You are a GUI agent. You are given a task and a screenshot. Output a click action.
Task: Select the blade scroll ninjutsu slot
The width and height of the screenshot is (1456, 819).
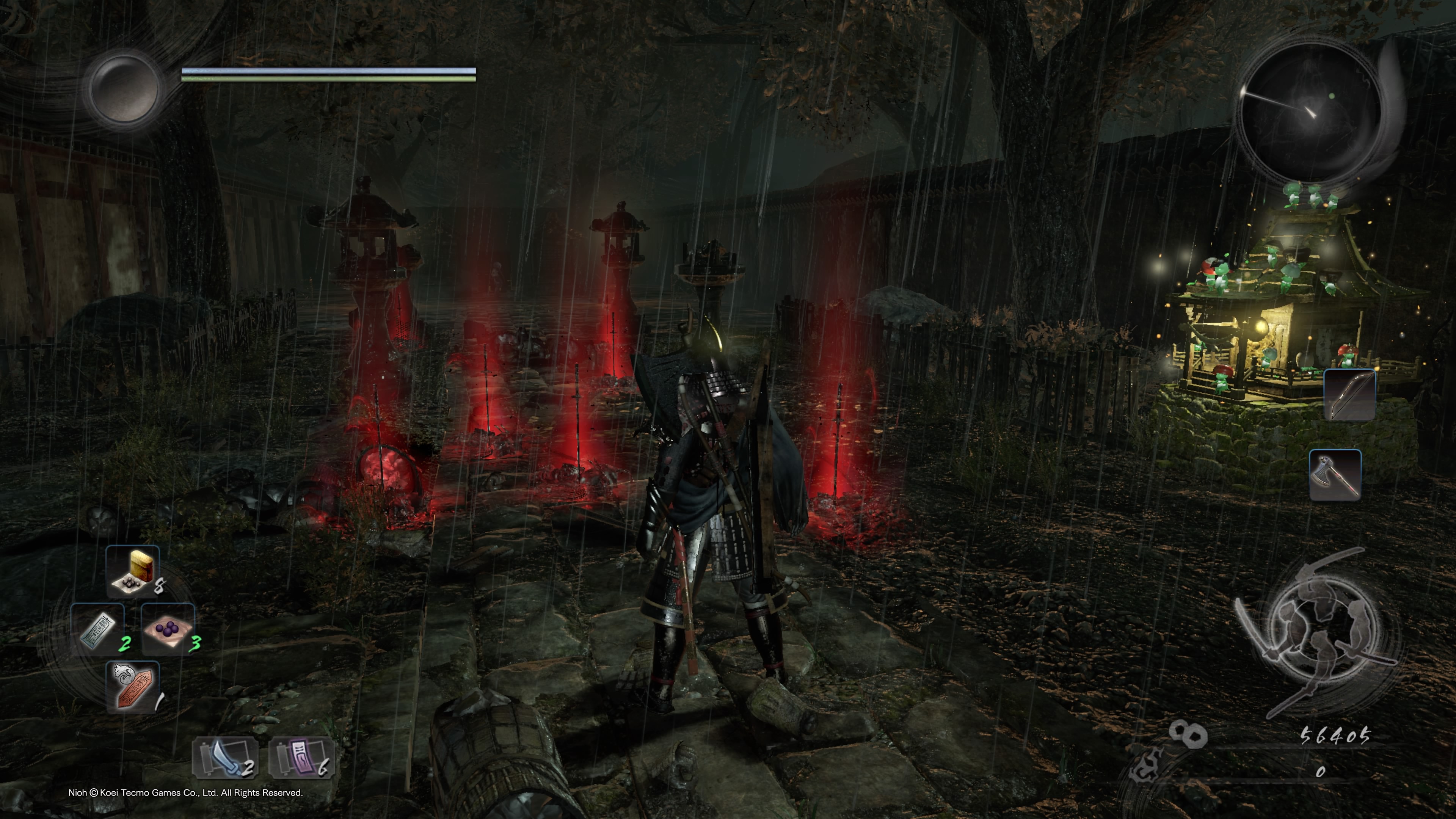225,758
